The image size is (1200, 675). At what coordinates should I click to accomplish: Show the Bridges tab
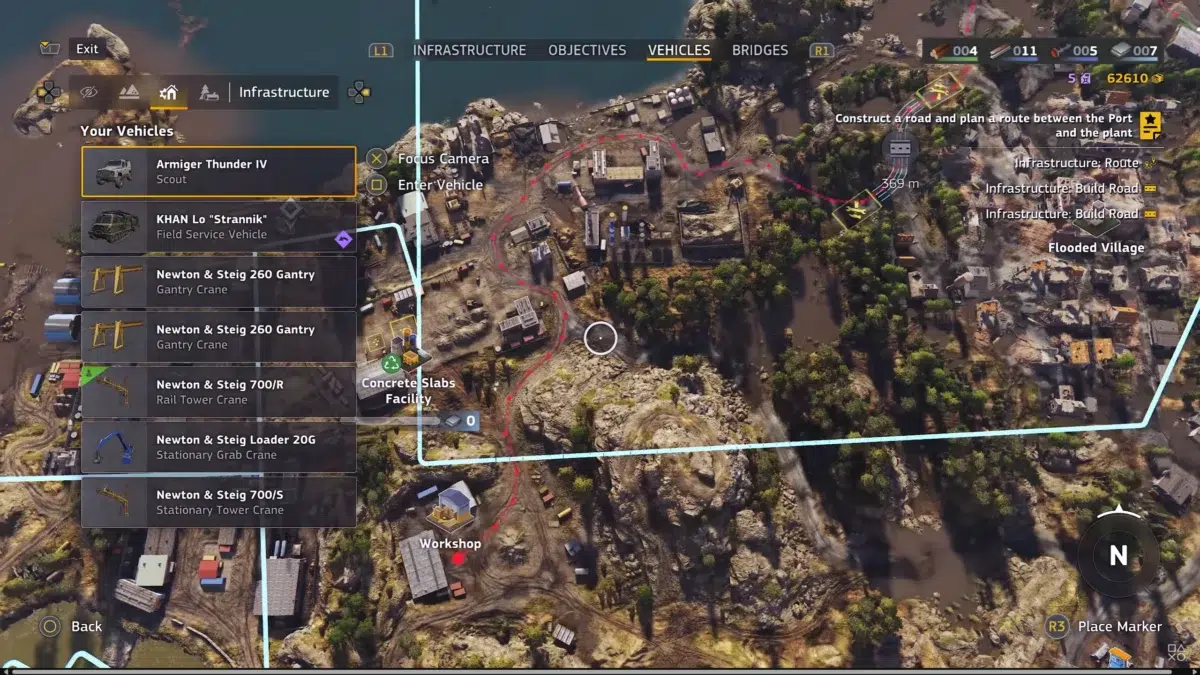tap(760, 50)
